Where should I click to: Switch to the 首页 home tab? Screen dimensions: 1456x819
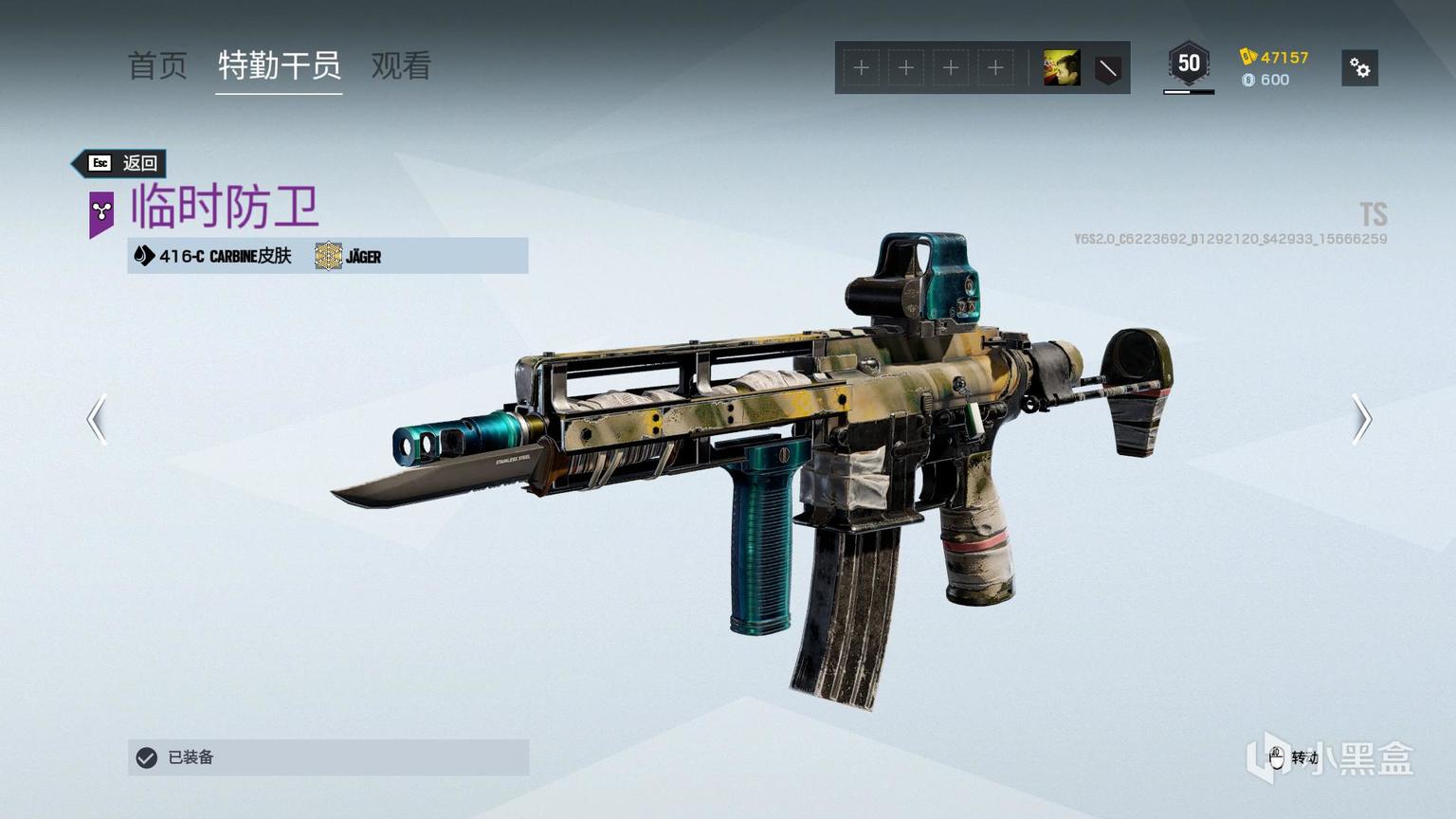pyautogui.click(x=157, y=65)
